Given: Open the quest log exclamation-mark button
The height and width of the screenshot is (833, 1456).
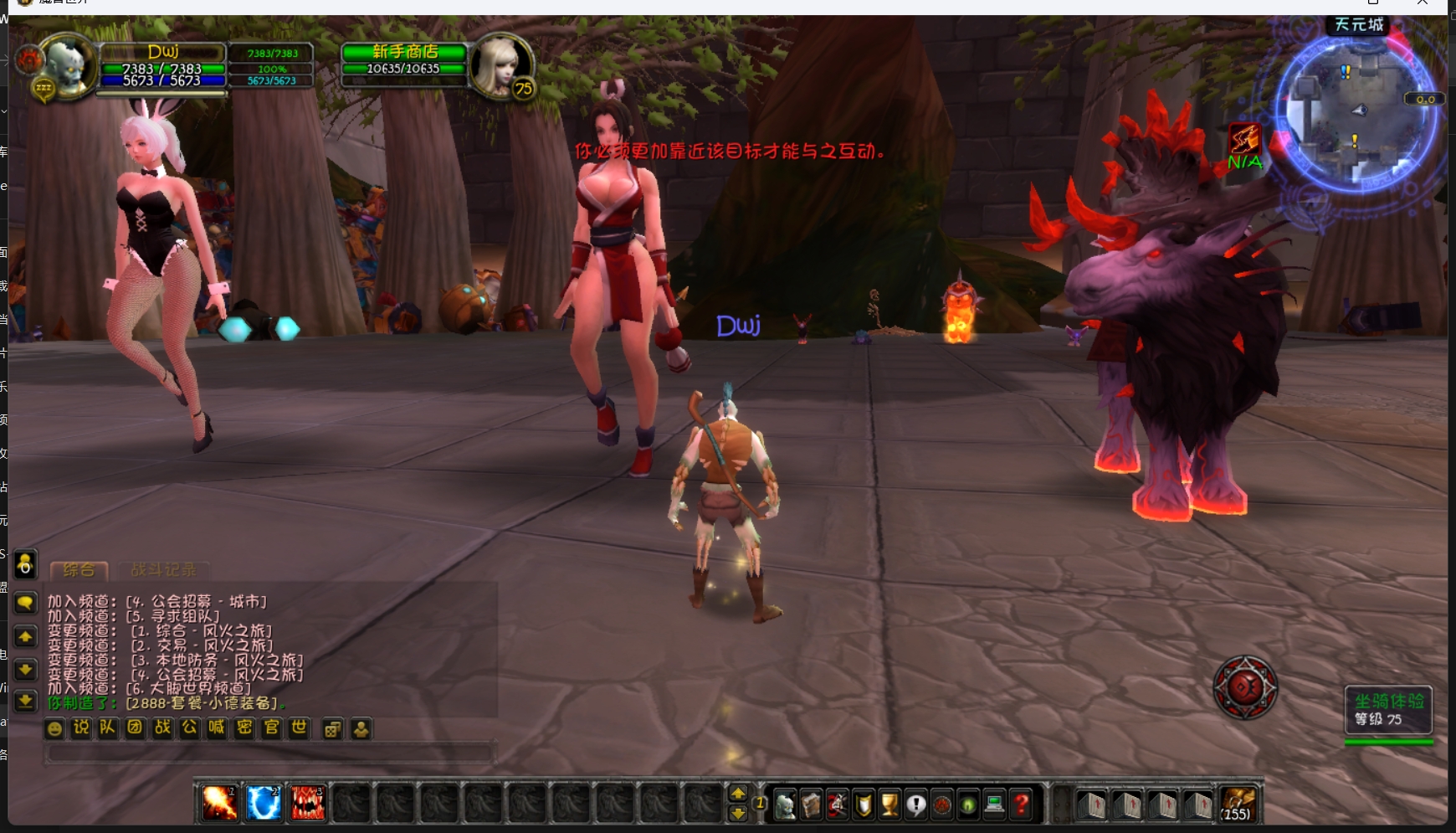Looking at the screenshot, I should tap(916, 805).
